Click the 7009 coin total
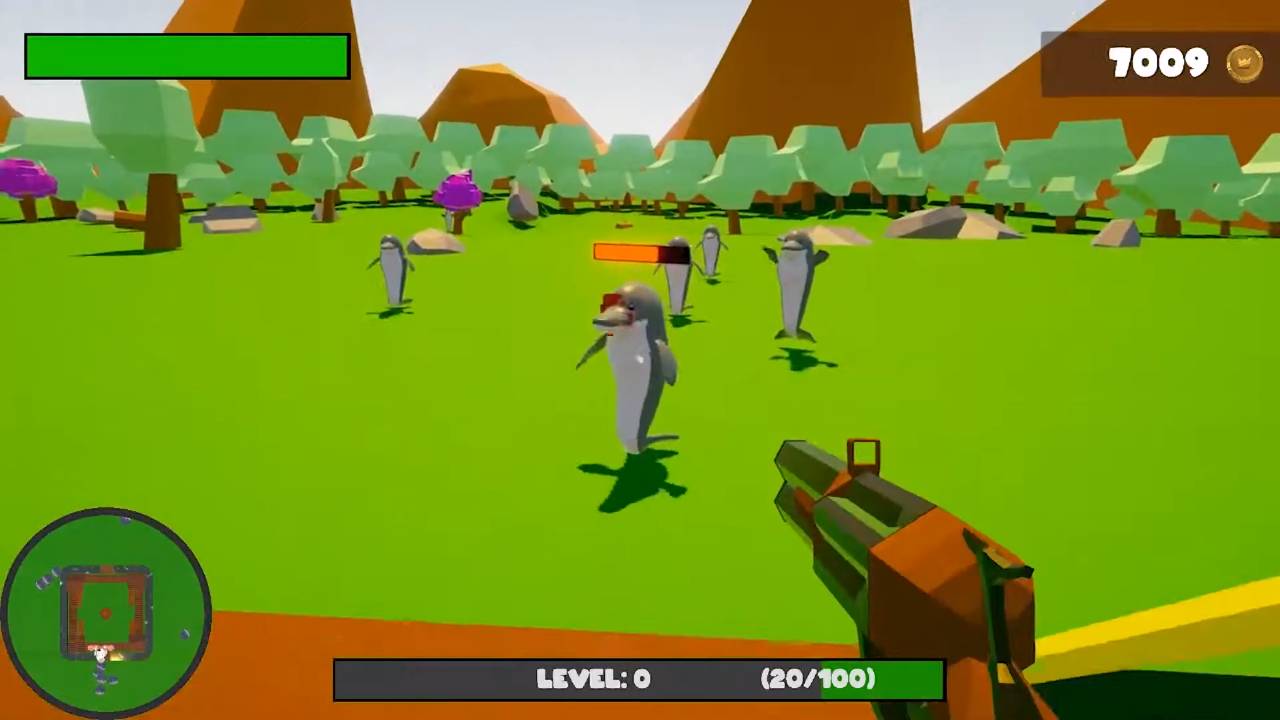Screen dimensions: 1280x720 pos(1160,62)
